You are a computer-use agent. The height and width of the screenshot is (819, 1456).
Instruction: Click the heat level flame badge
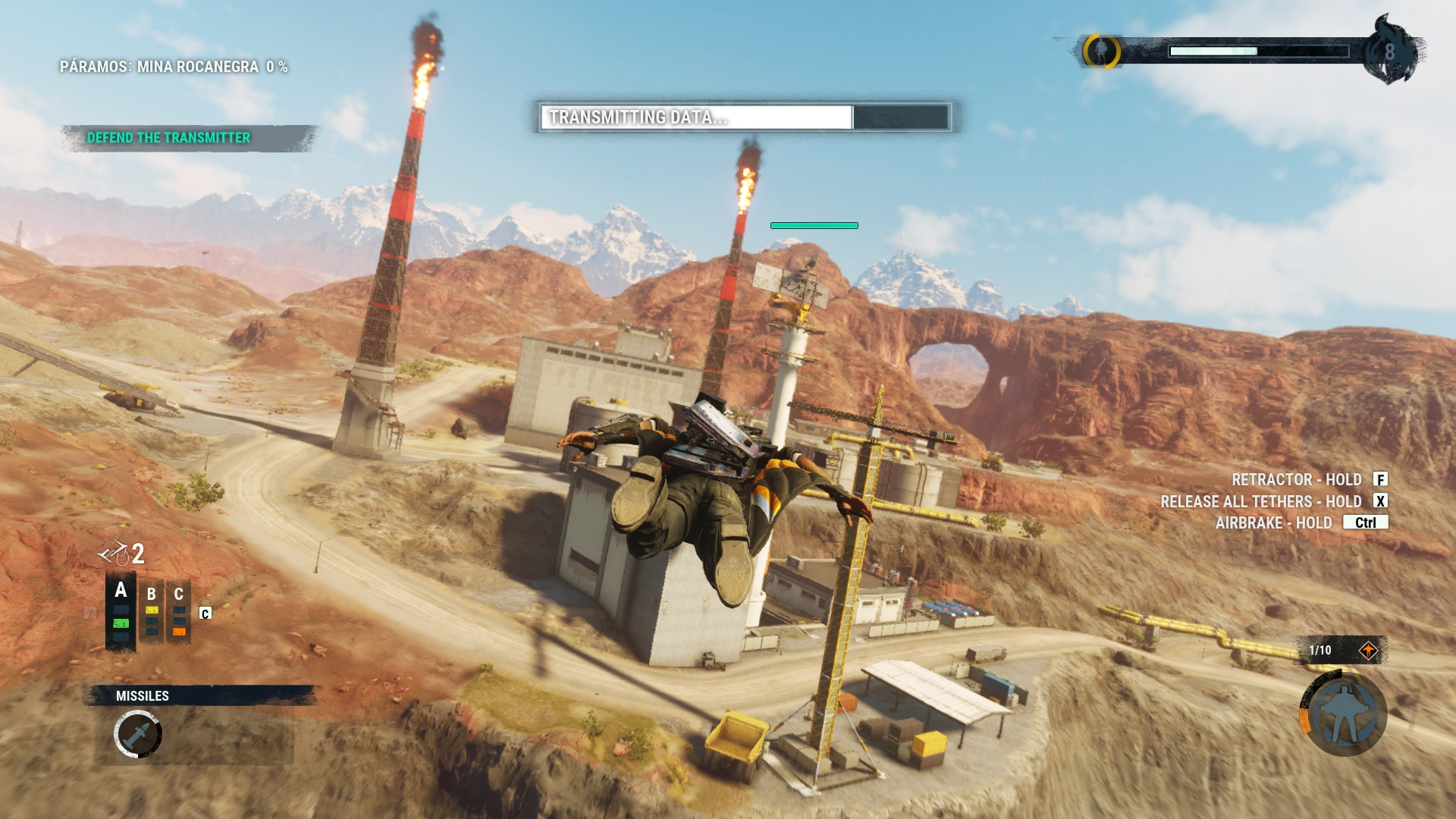[x=1389, y=51]
